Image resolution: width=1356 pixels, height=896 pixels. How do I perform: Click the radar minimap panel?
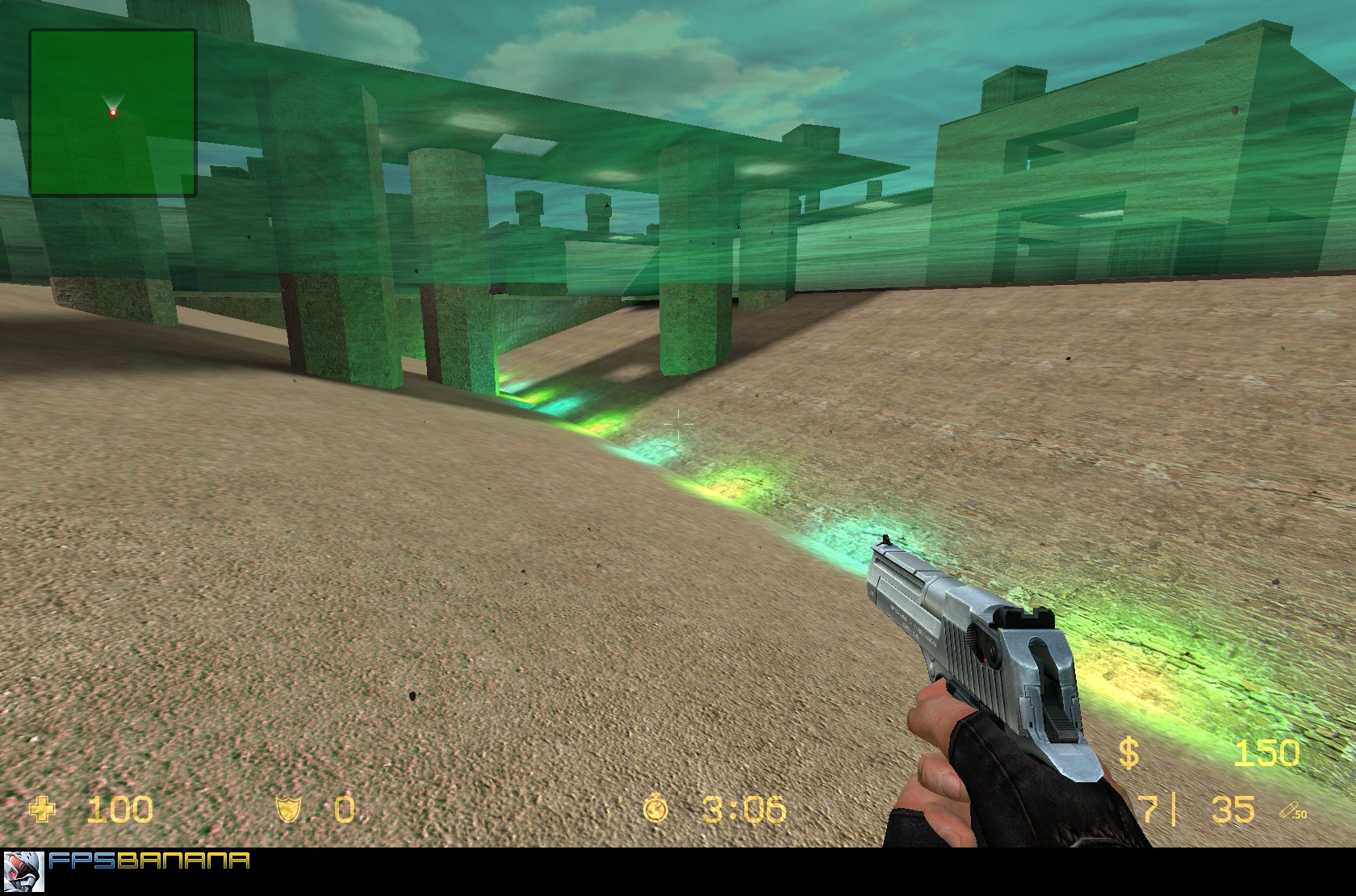113,113
